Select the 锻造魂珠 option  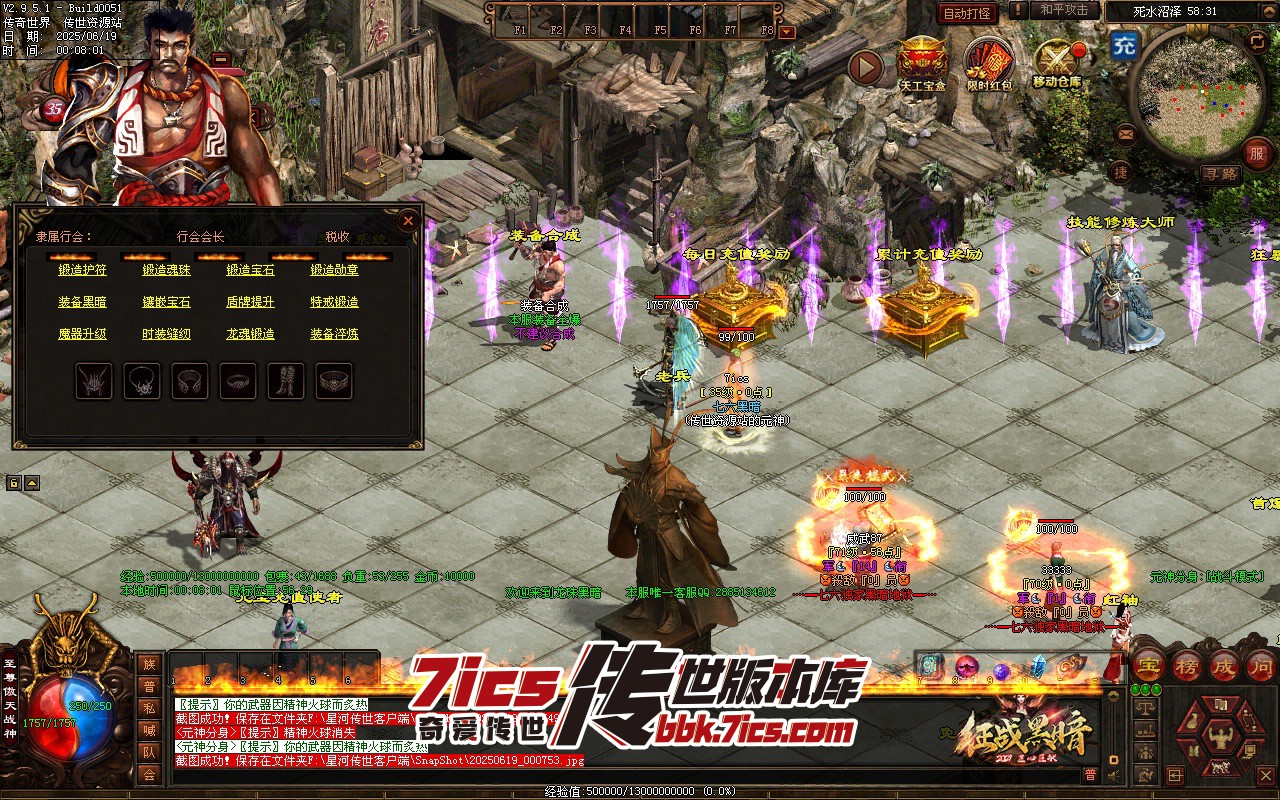[166, 270]
